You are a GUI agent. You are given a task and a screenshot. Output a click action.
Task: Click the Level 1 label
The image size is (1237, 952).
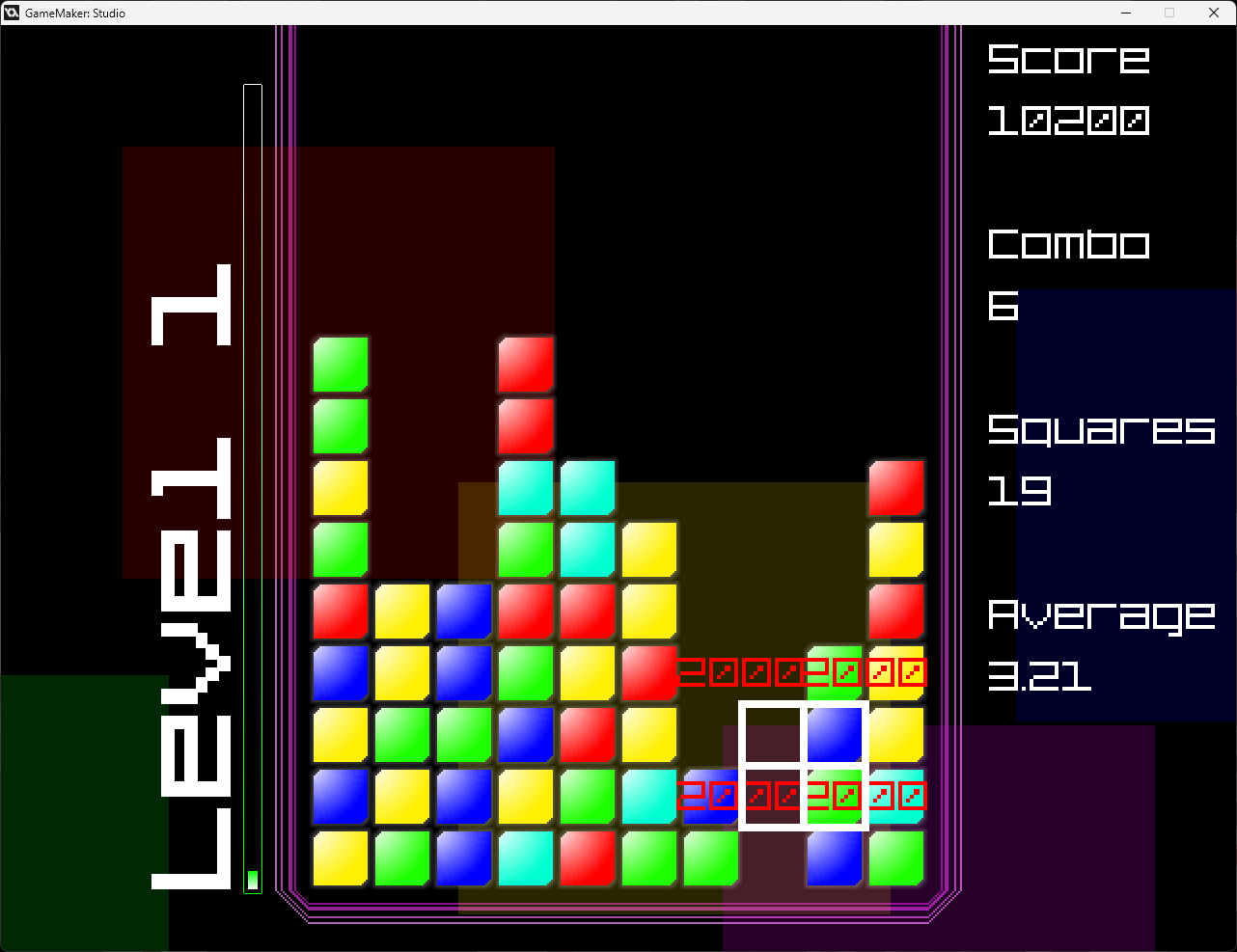point(193,579)
